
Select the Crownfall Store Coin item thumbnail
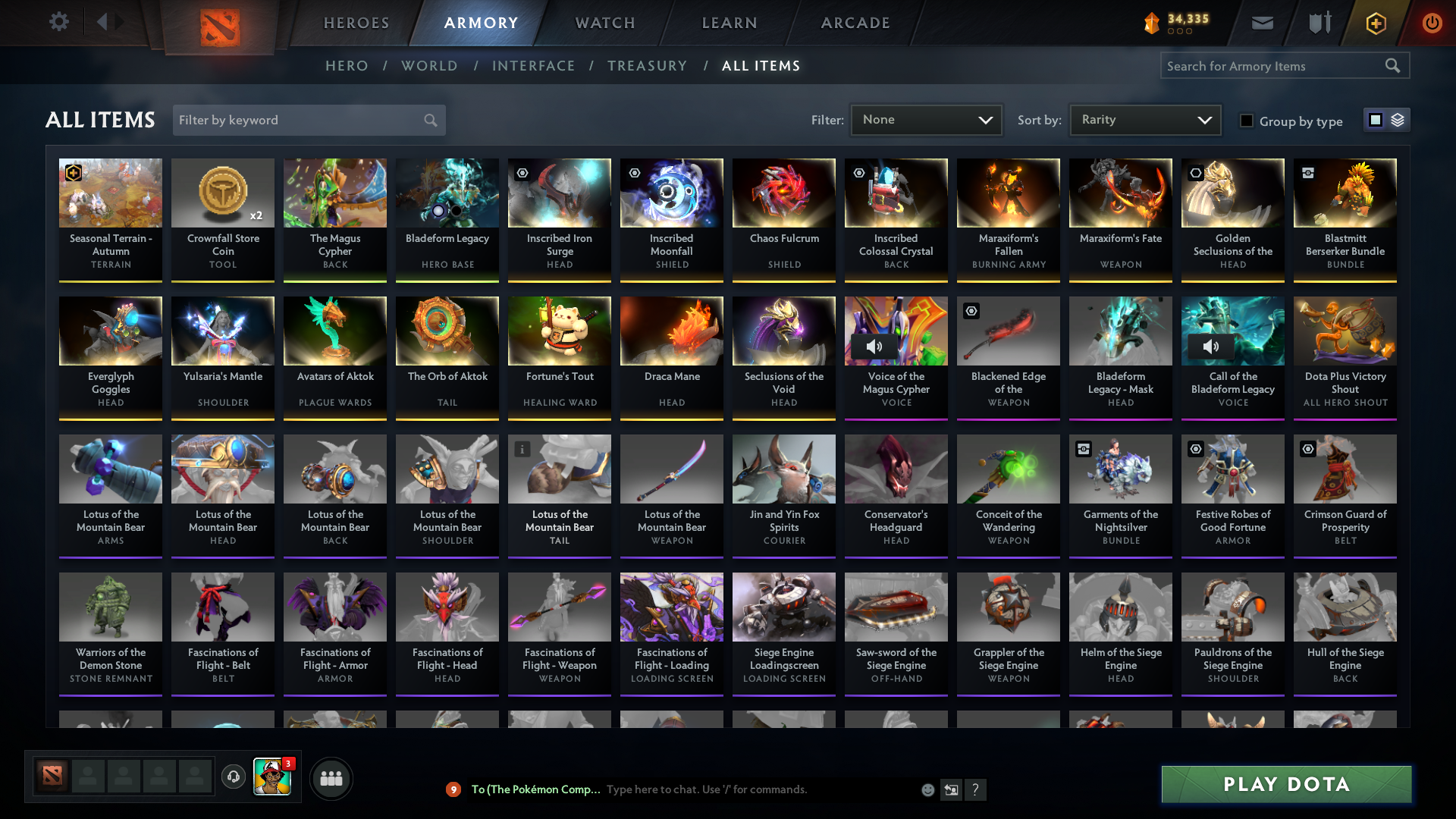pos(222,192)
